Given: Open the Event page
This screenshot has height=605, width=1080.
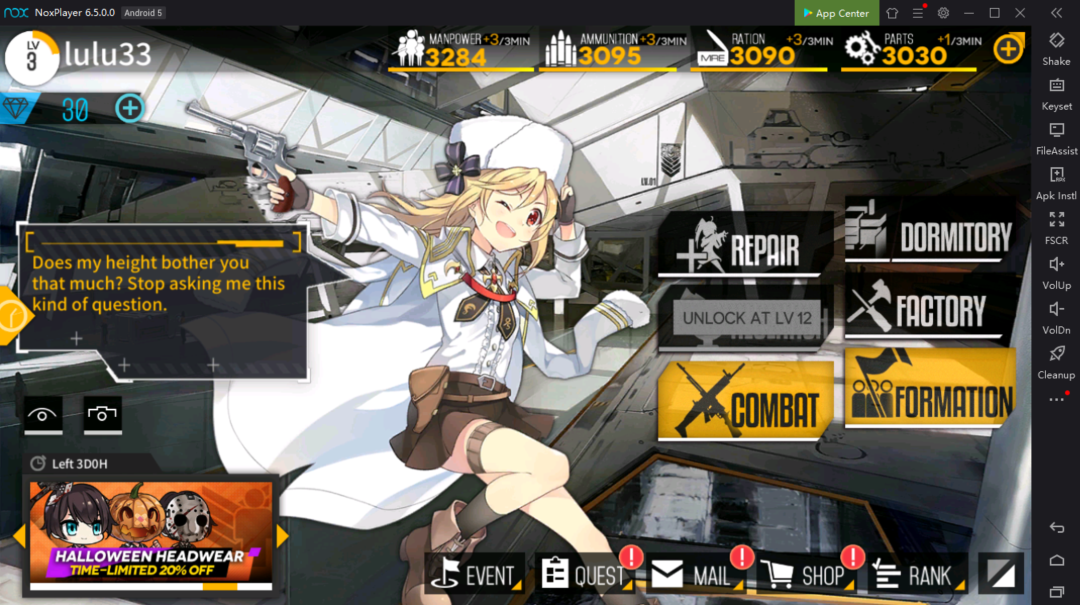Looking at the screenshot, I should point(476,575).
